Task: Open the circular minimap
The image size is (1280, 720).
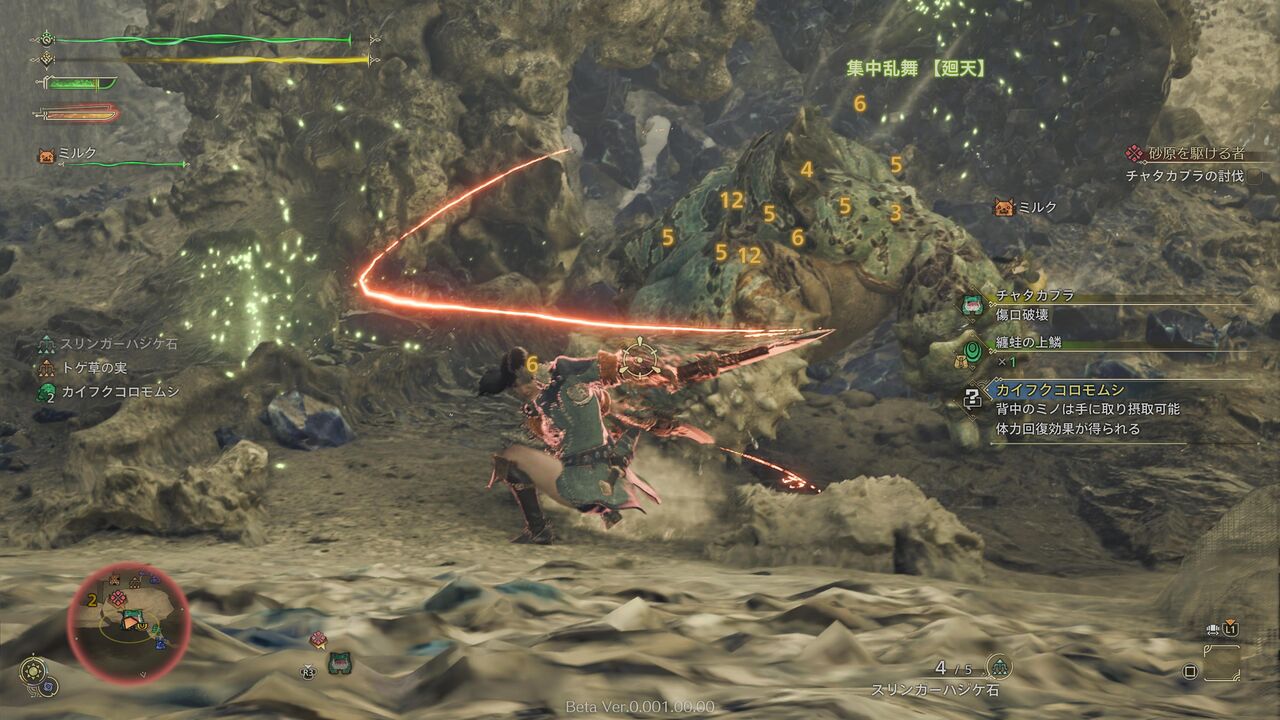Action: 128,625
